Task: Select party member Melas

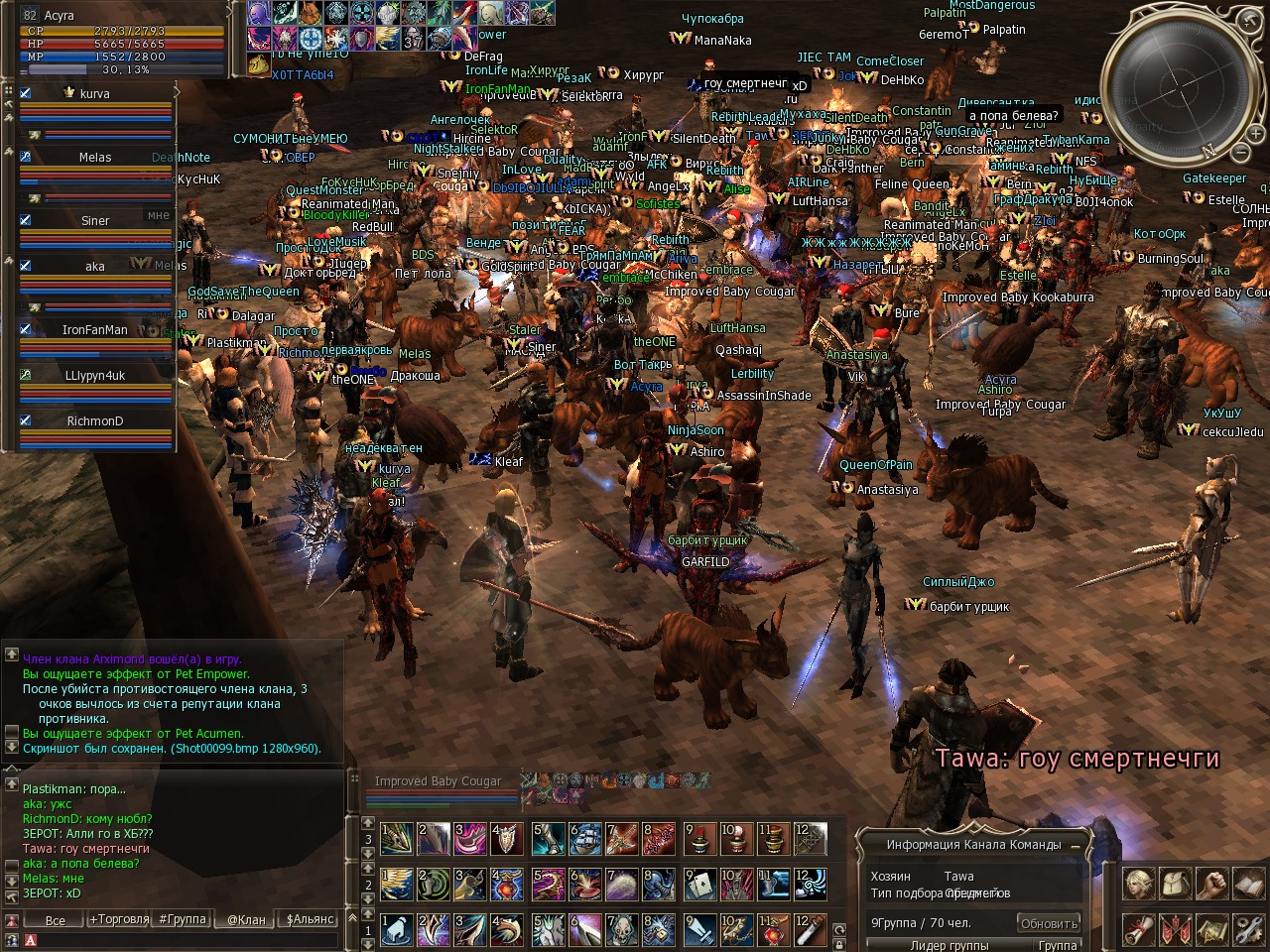Action: 95,158
